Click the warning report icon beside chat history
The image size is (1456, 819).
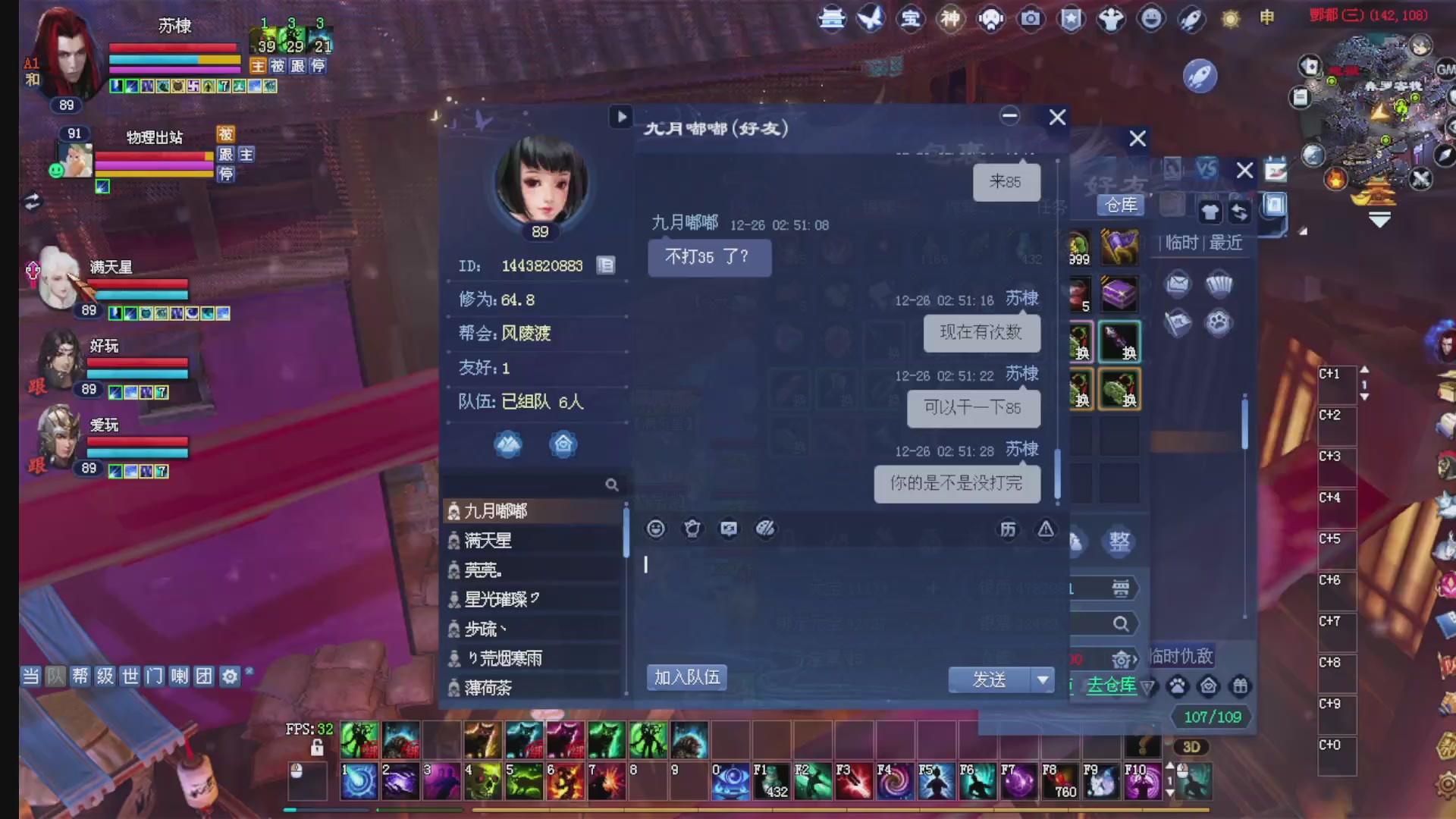tap(1046, 529)
